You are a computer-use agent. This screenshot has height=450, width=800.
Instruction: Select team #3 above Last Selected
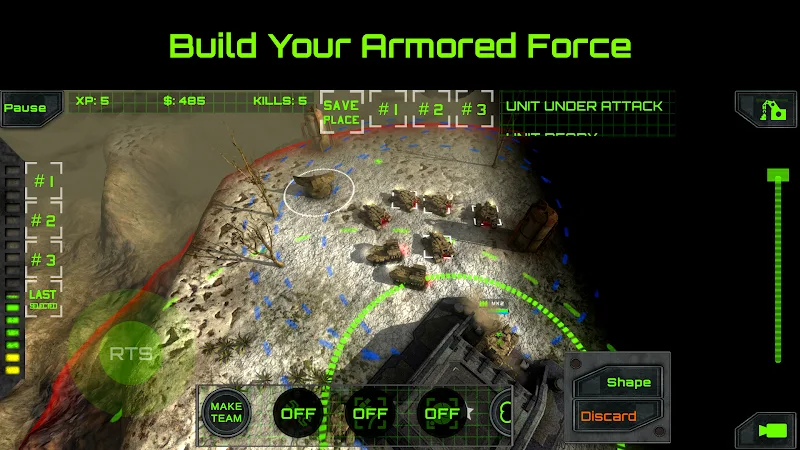(x=43, y=260)
